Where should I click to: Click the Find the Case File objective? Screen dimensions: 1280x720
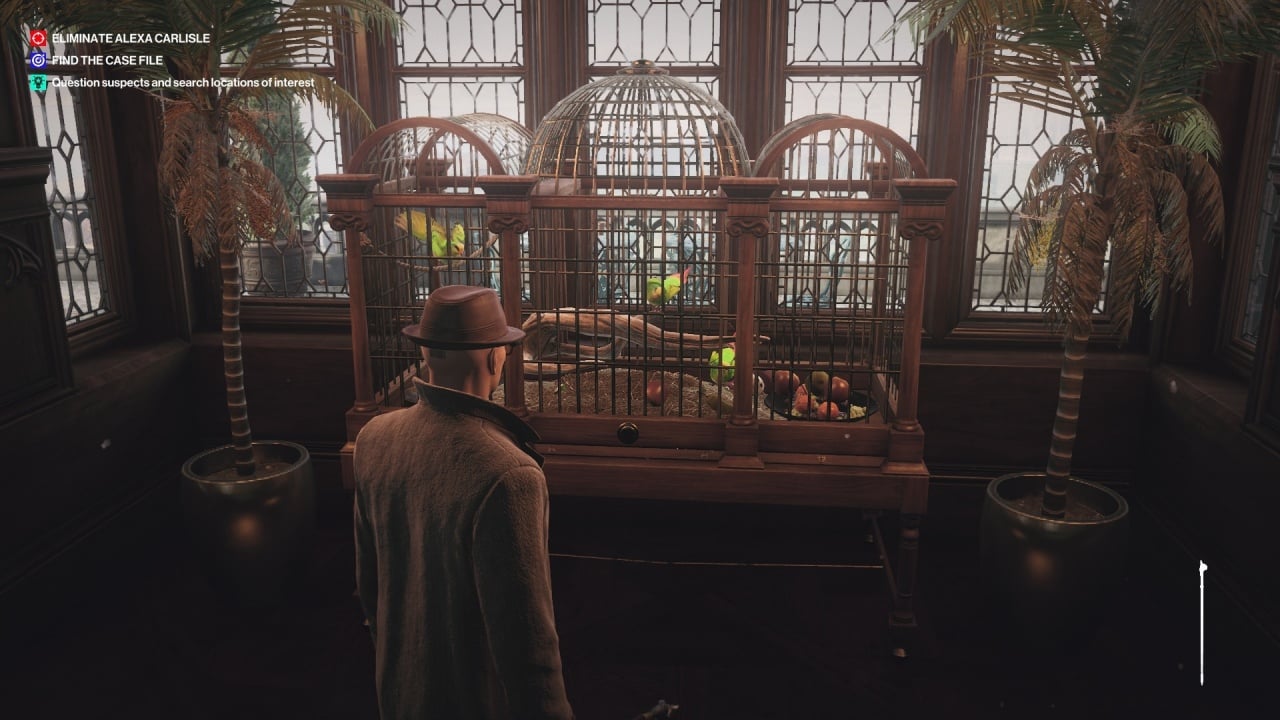(109, 60)
